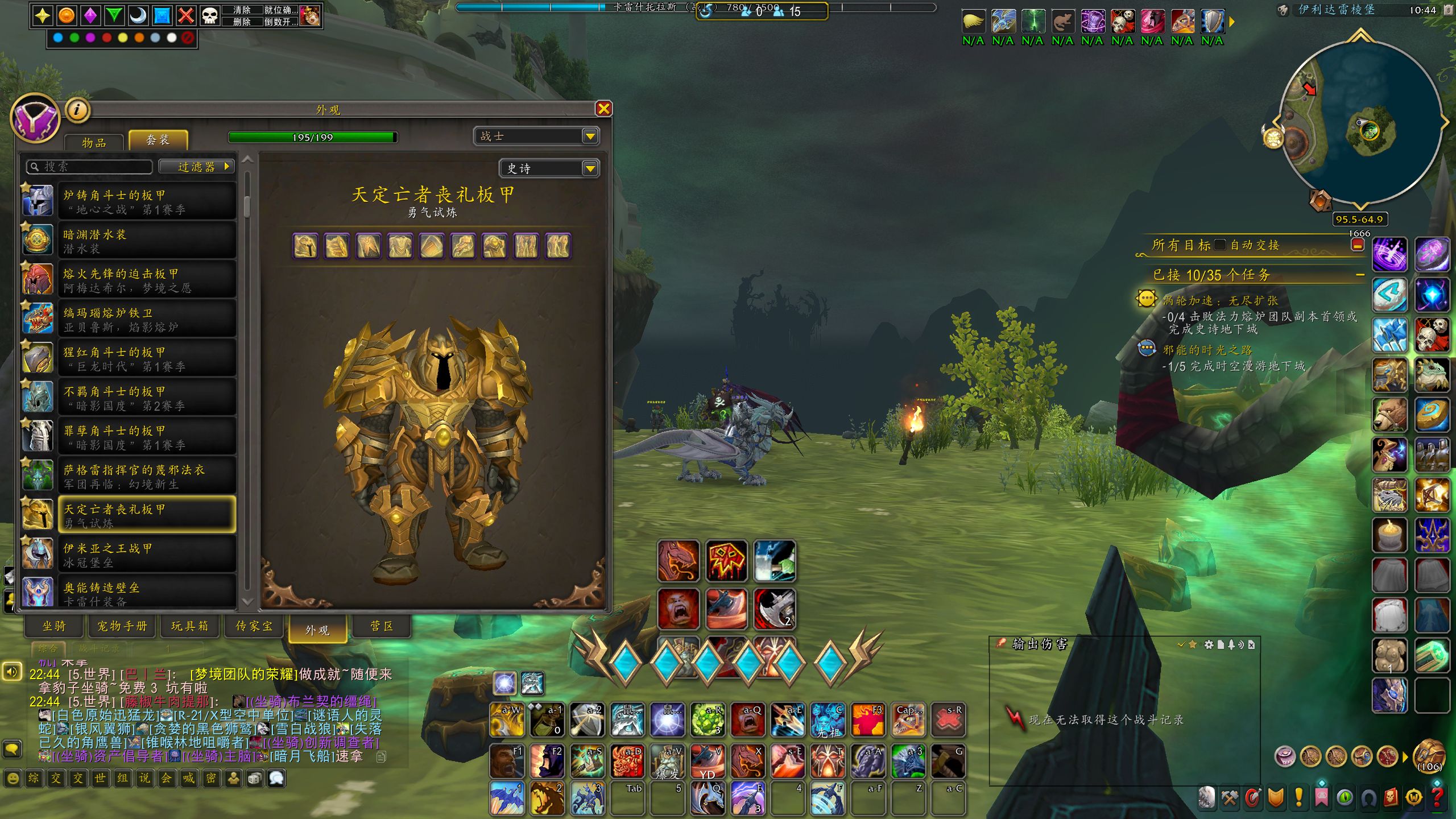Screen dimensions: 1456x819
Task: Select the 罪孽角斗士的板甲 set
Action: coord(147,437)
